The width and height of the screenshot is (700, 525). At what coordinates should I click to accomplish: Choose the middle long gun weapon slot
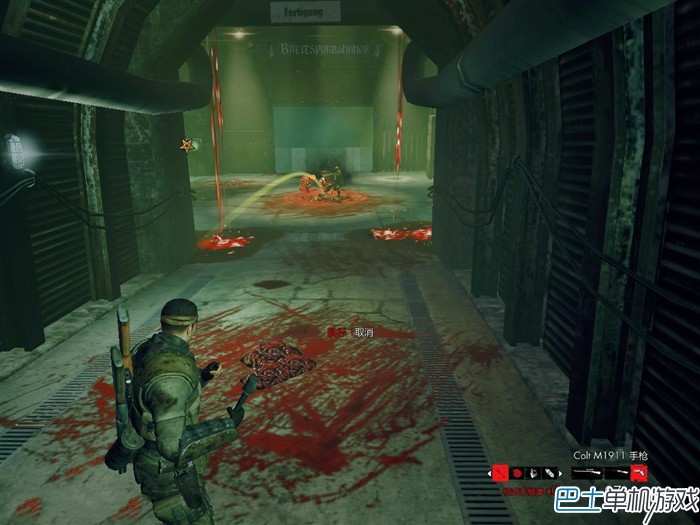tap(614, 472)
